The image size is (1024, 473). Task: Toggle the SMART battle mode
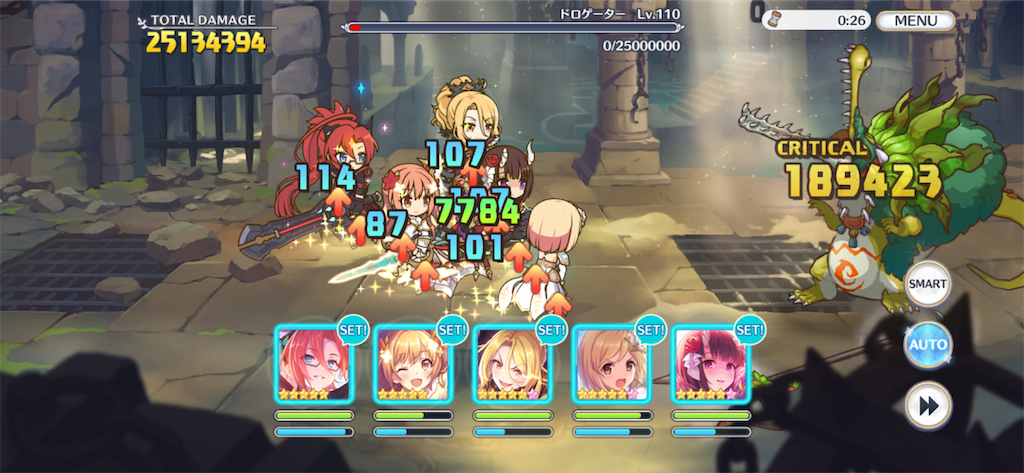tap(927, 284)
